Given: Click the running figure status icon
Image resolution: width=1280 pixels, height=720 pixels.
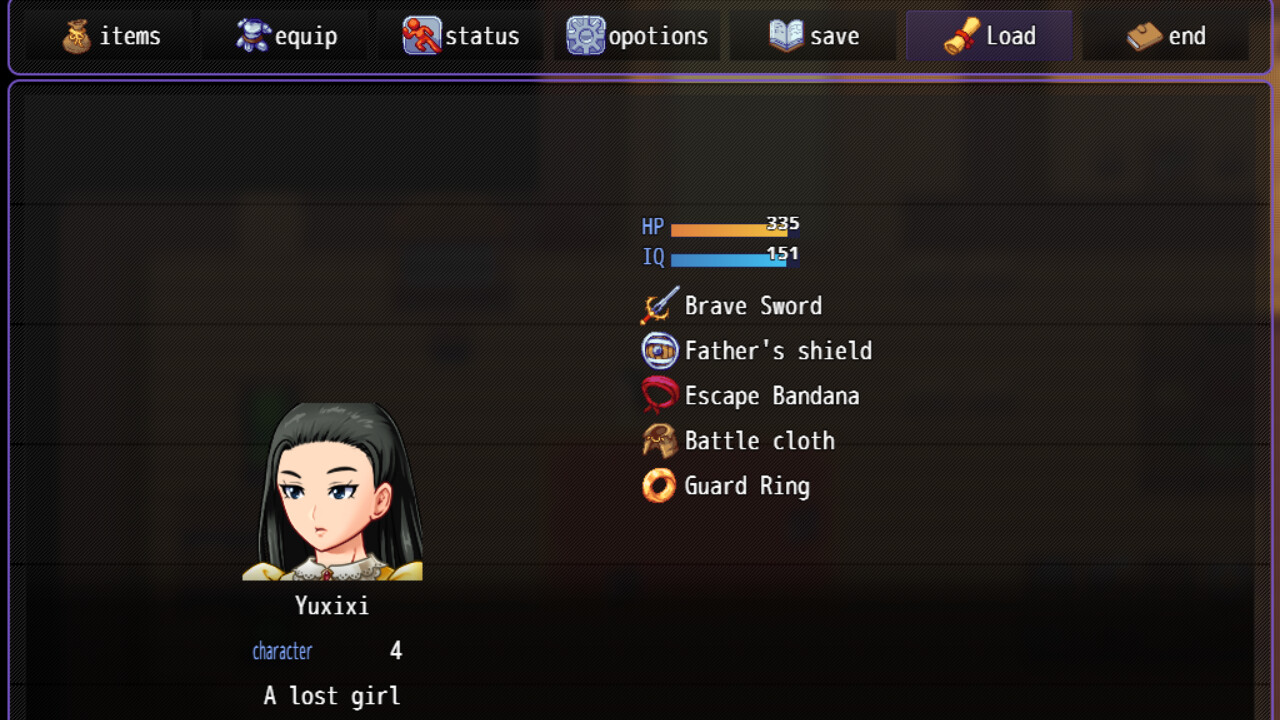Looking at the screenshot, I should (420, 35).
